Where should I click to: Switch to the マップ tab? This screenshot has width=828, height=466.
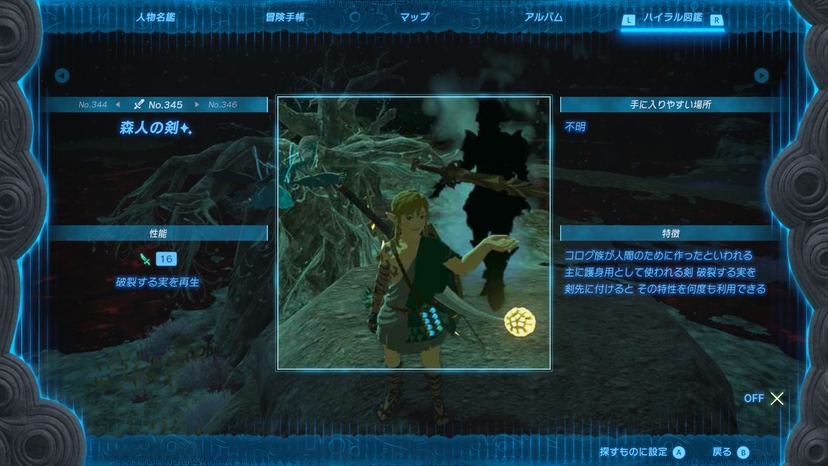tap(414, 18)
